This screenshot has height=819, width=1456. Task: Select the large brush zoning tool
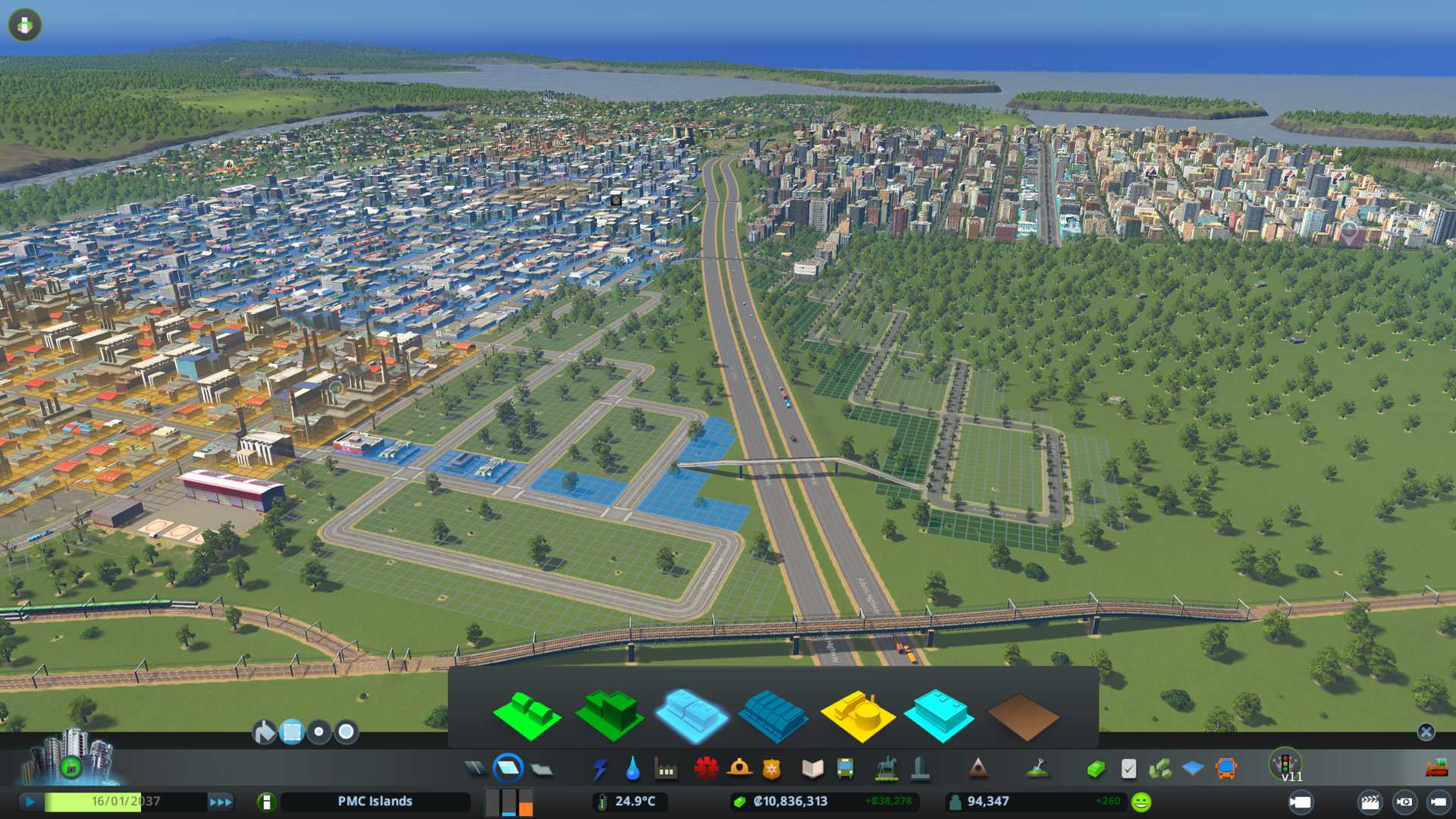click(x=347, y=732)
